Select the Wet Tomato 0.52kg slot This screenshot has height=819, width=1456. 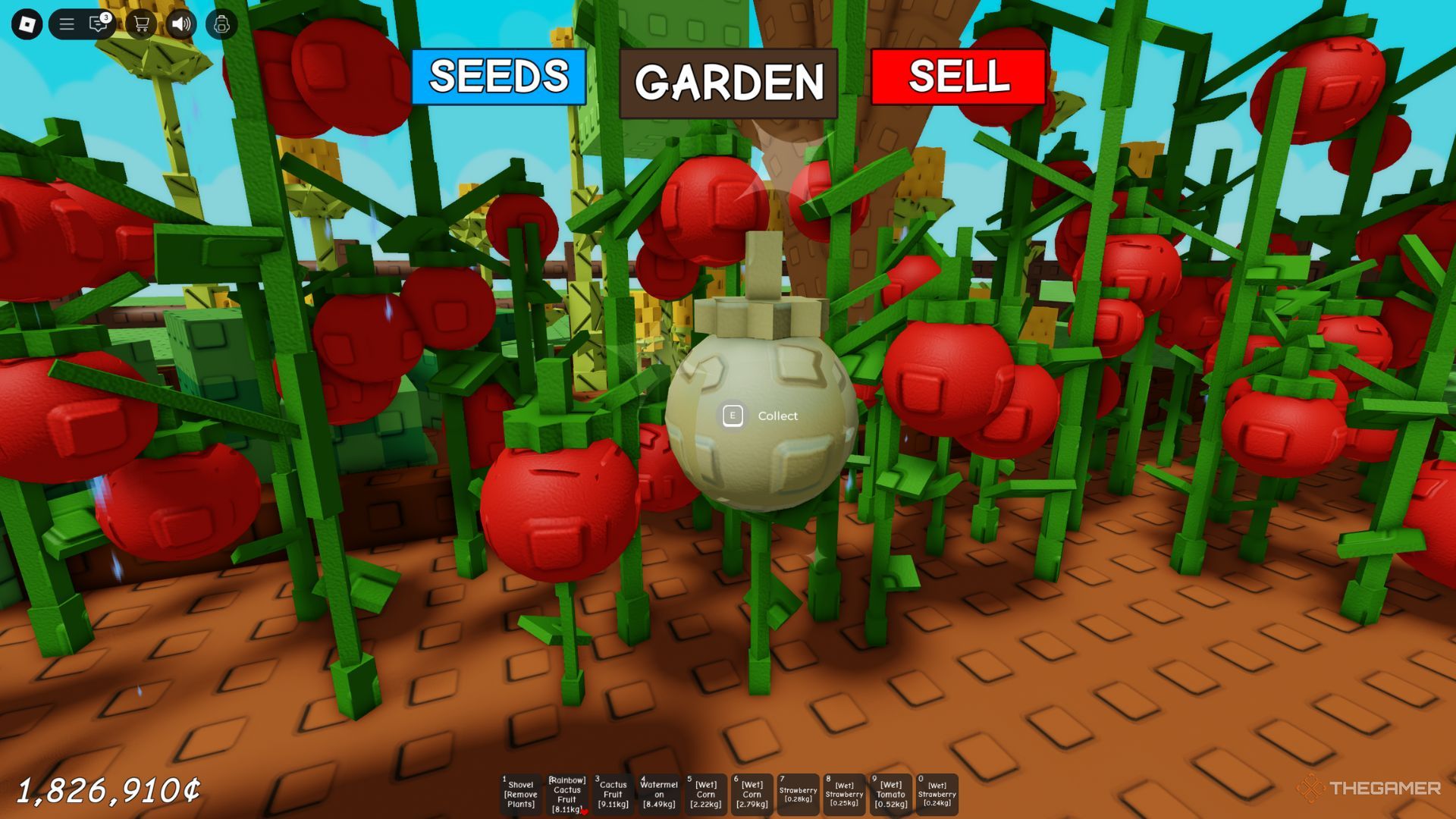point(890,794)
